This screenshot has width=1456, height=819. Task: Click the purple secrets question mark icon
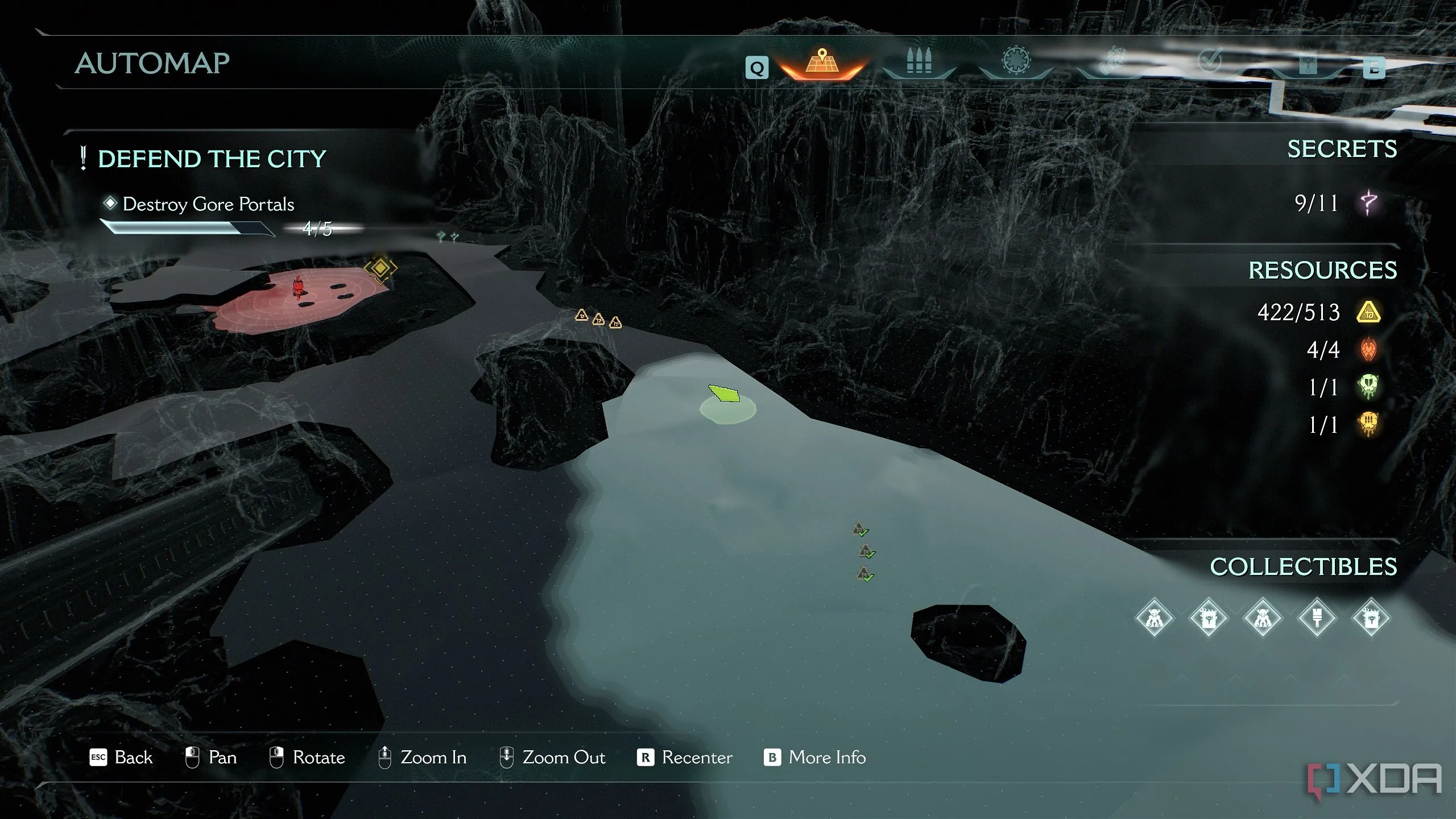1368,203
